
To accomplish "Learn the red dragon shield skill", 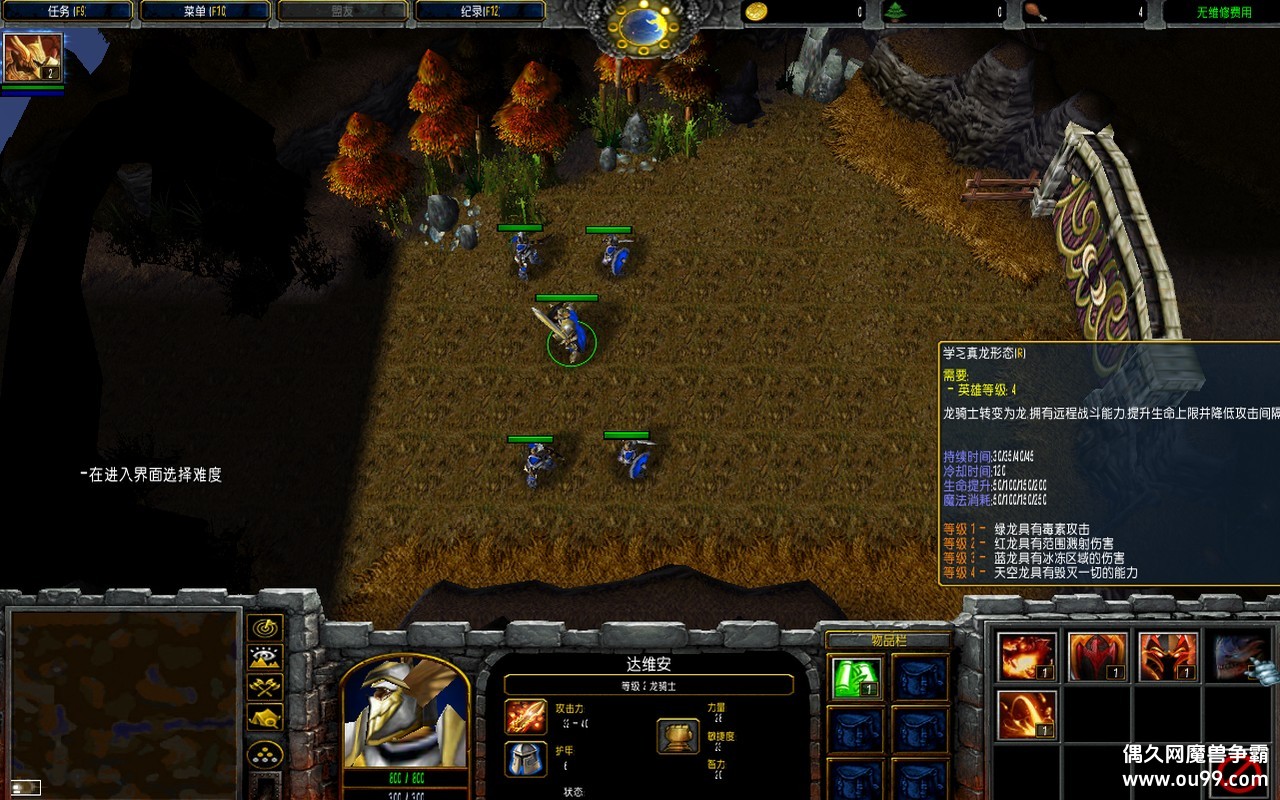I will (x=1097, y=657).
